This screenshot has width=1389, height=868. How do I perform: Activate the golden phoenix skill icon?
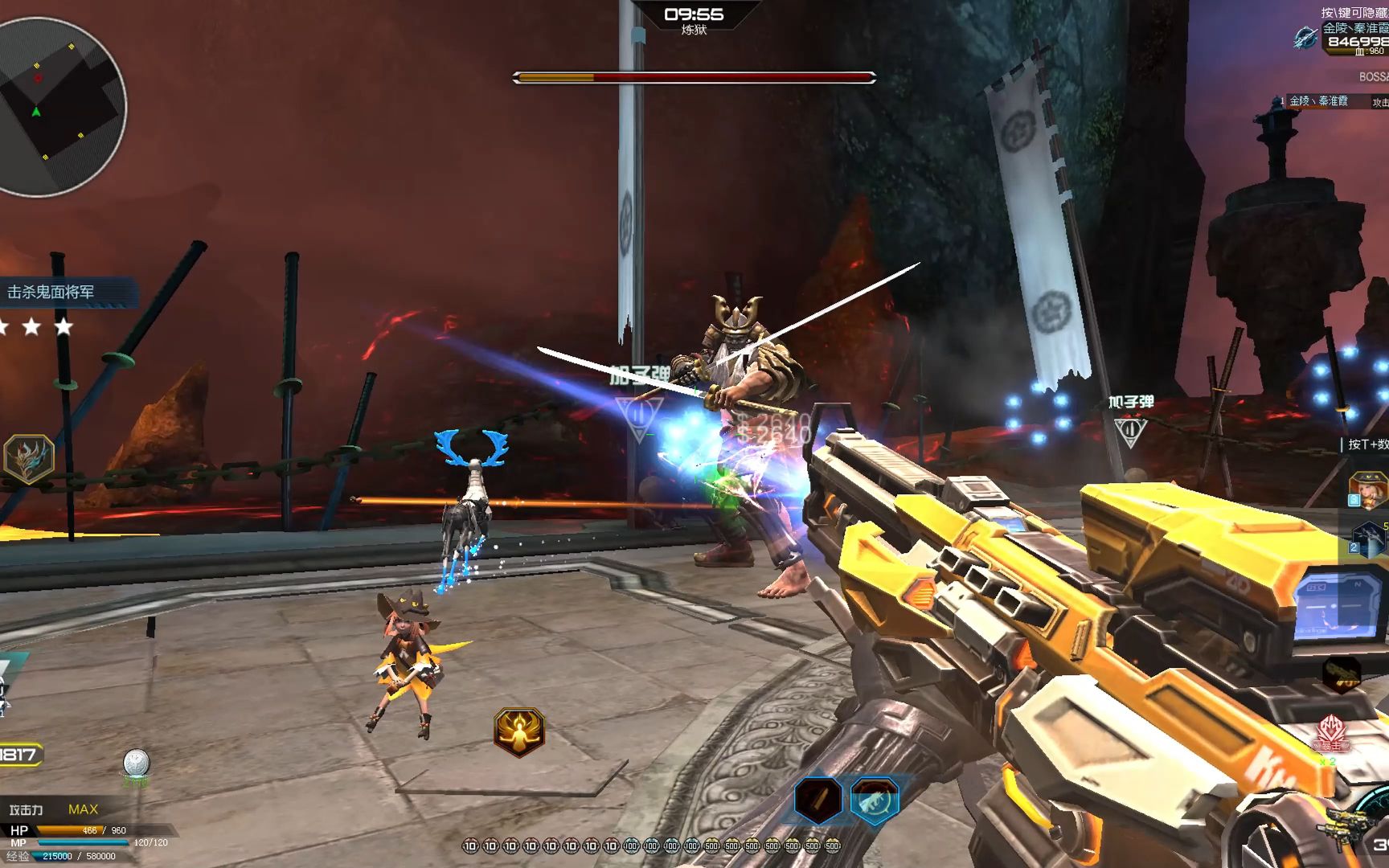coord(519,731)
